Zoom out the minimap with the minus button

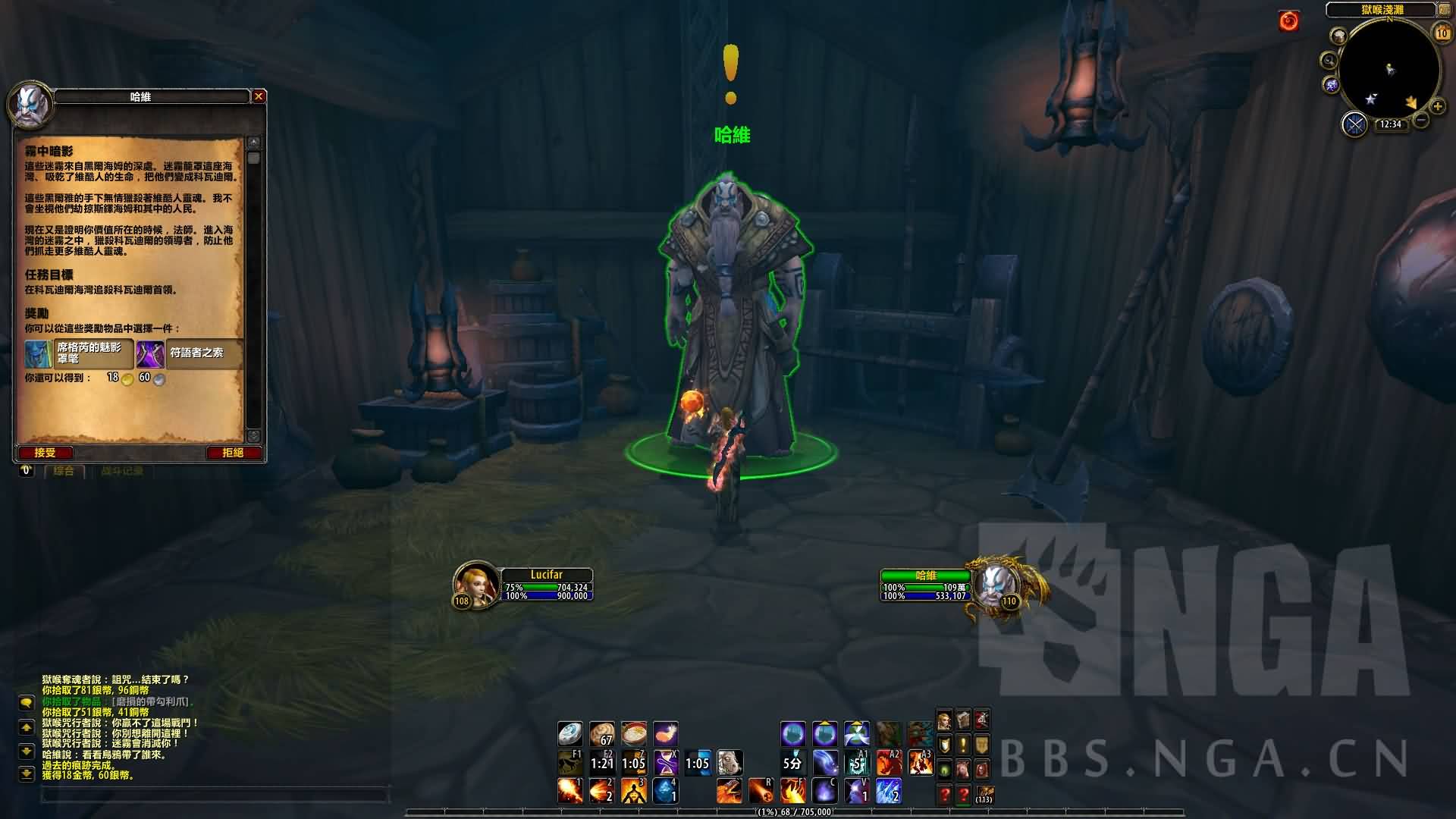pos(1421,120)
